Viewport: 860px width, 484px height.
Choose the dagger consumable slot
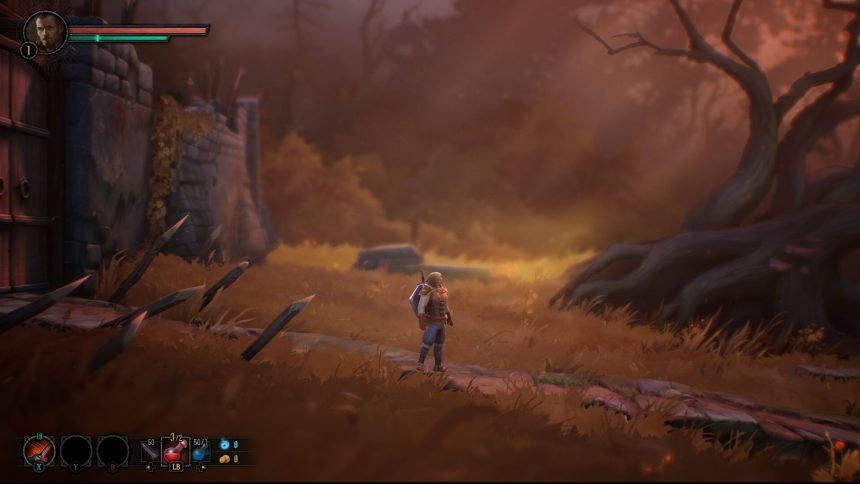point(150,453)
